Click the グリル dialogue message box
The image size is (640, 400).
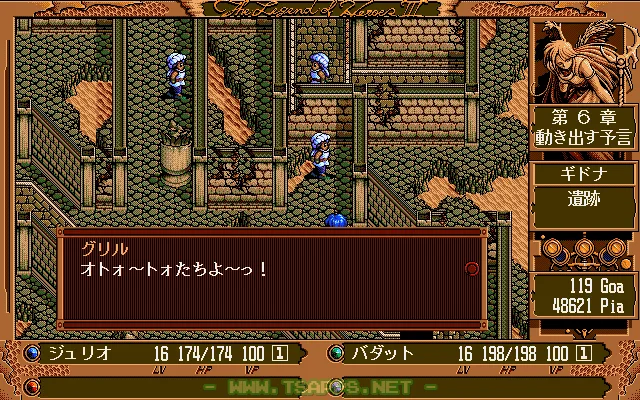click(x=270, y=278)
